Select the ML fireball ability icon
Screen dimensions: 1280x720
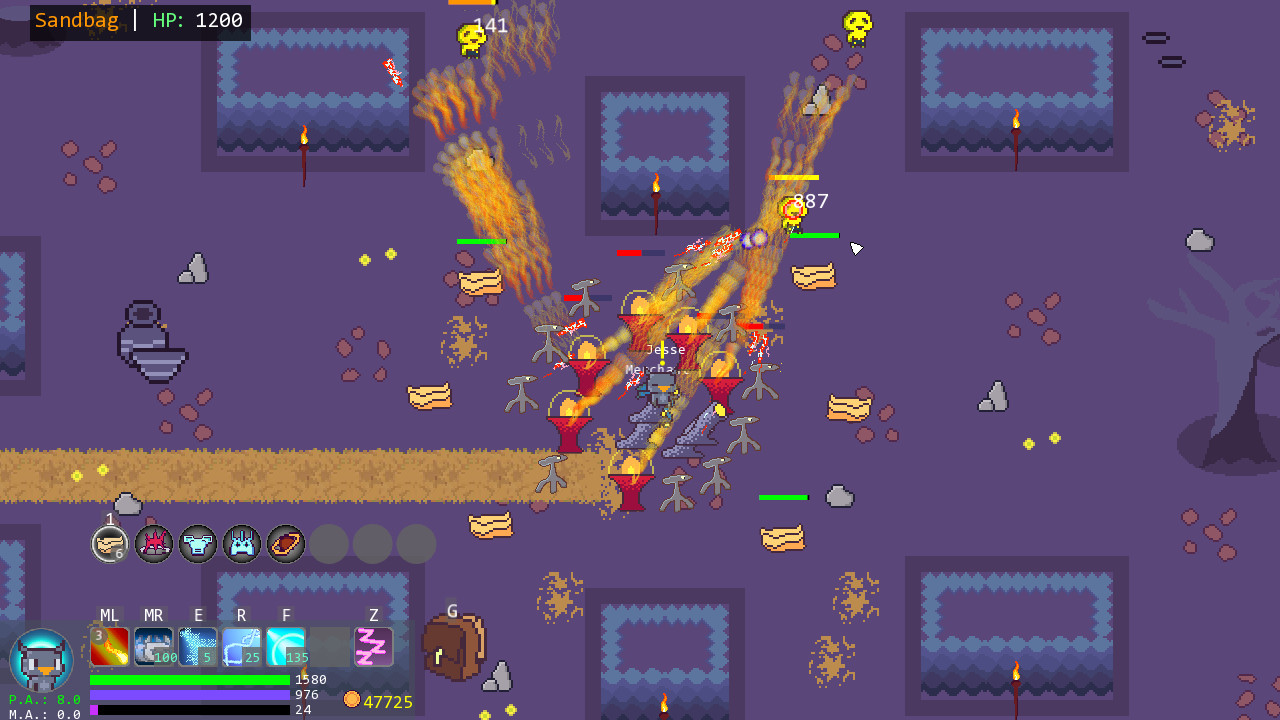tap(110, 646)
